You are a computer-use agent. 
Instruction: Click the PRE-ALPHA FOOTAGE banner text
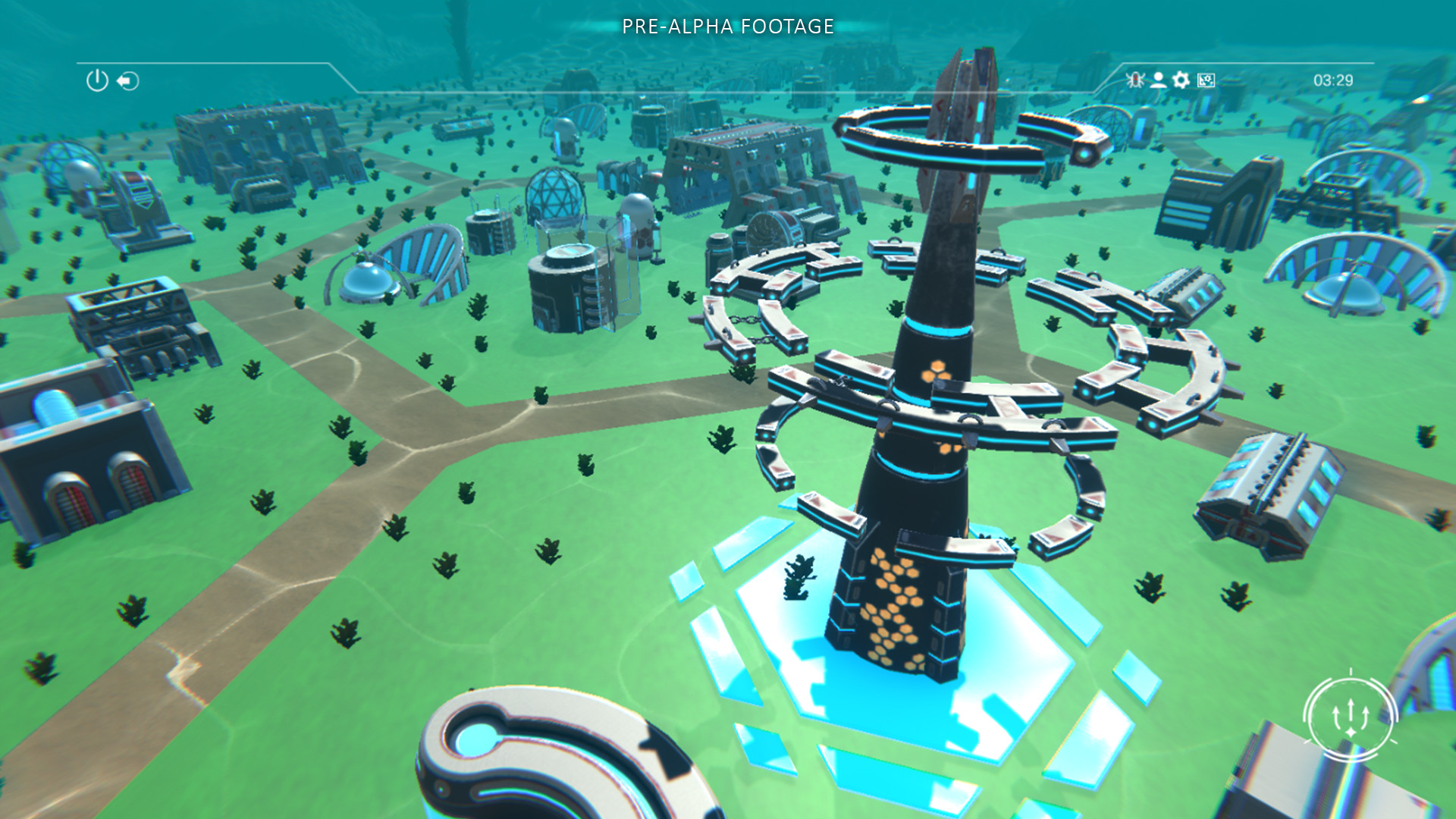point(726,28)
